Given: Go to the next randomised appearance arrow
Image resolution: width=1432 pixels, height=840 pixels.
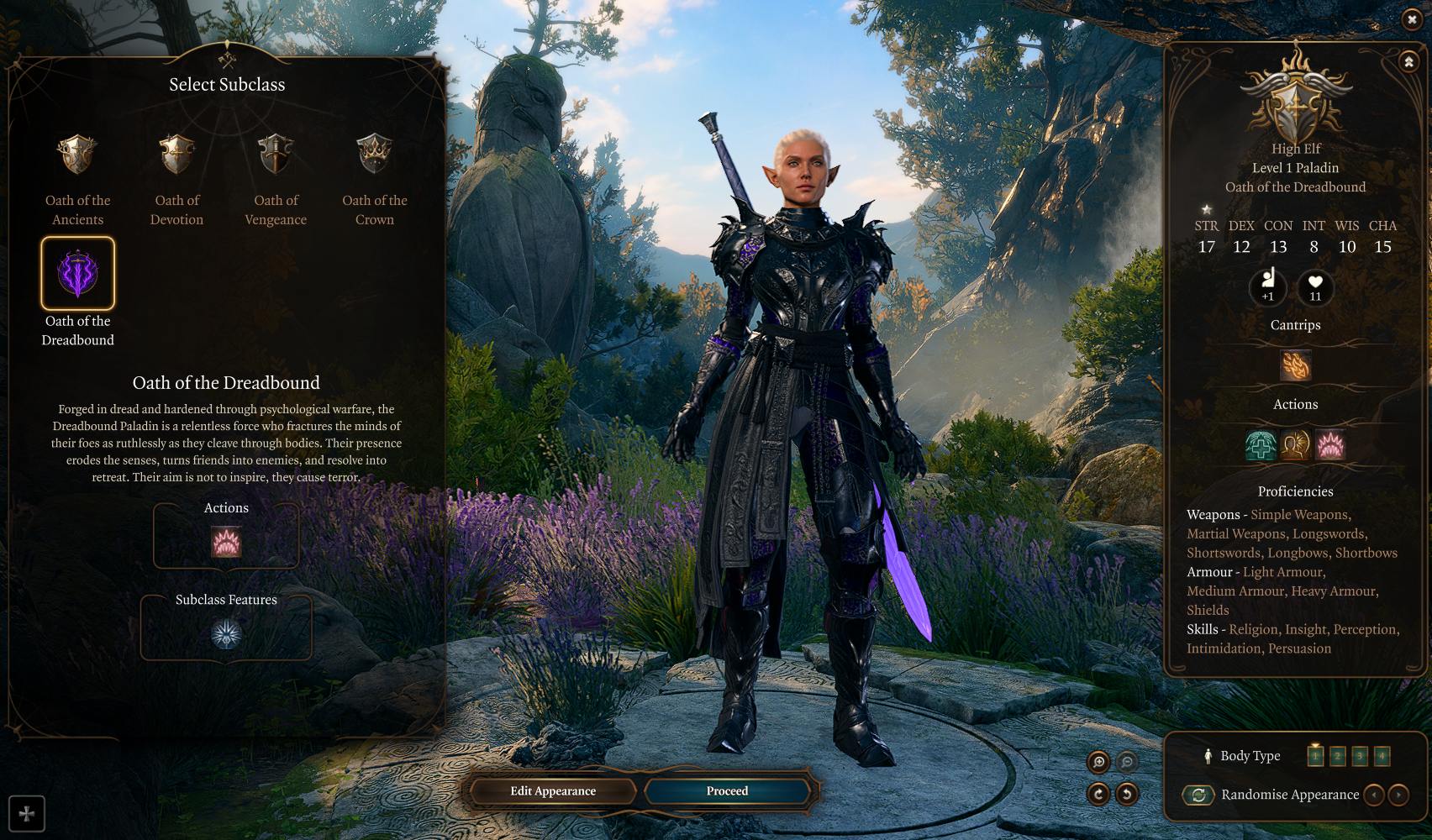Looking at the screenshot, I should point(1398,795).
